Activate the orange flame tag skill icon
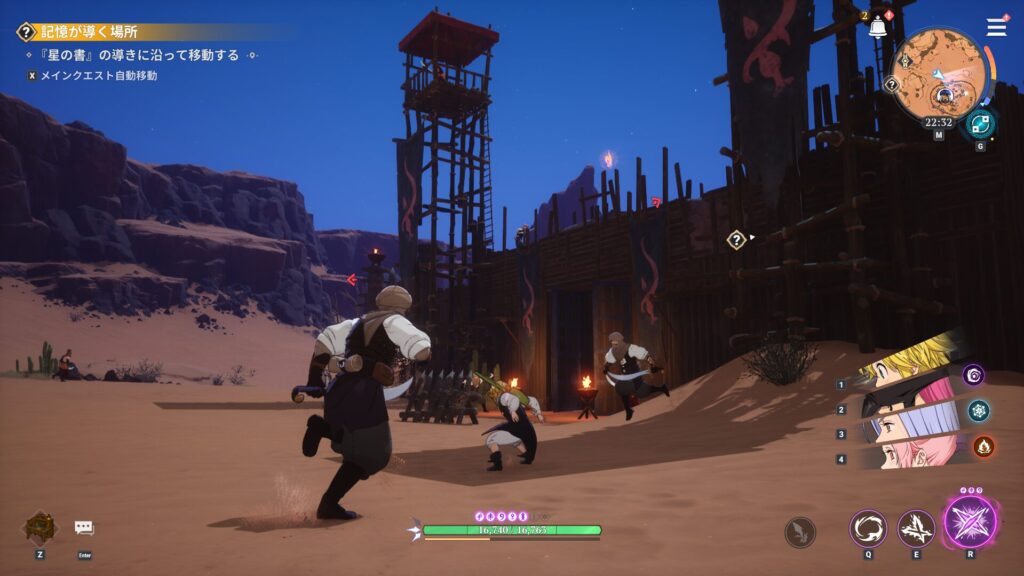The height and width of the screenshot is (576, 1024). click(x=984, y=446)
